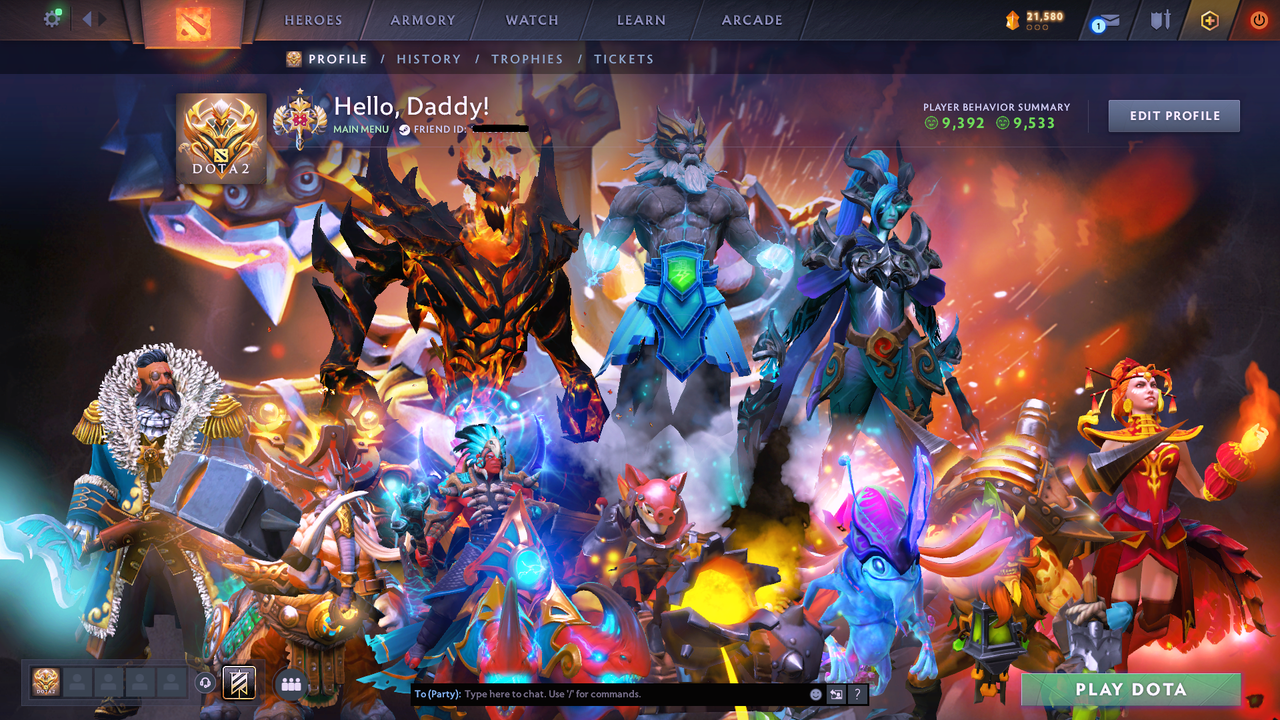
Task: Click the power button to exit Dota 2
Action: (x=1258, y=19)
